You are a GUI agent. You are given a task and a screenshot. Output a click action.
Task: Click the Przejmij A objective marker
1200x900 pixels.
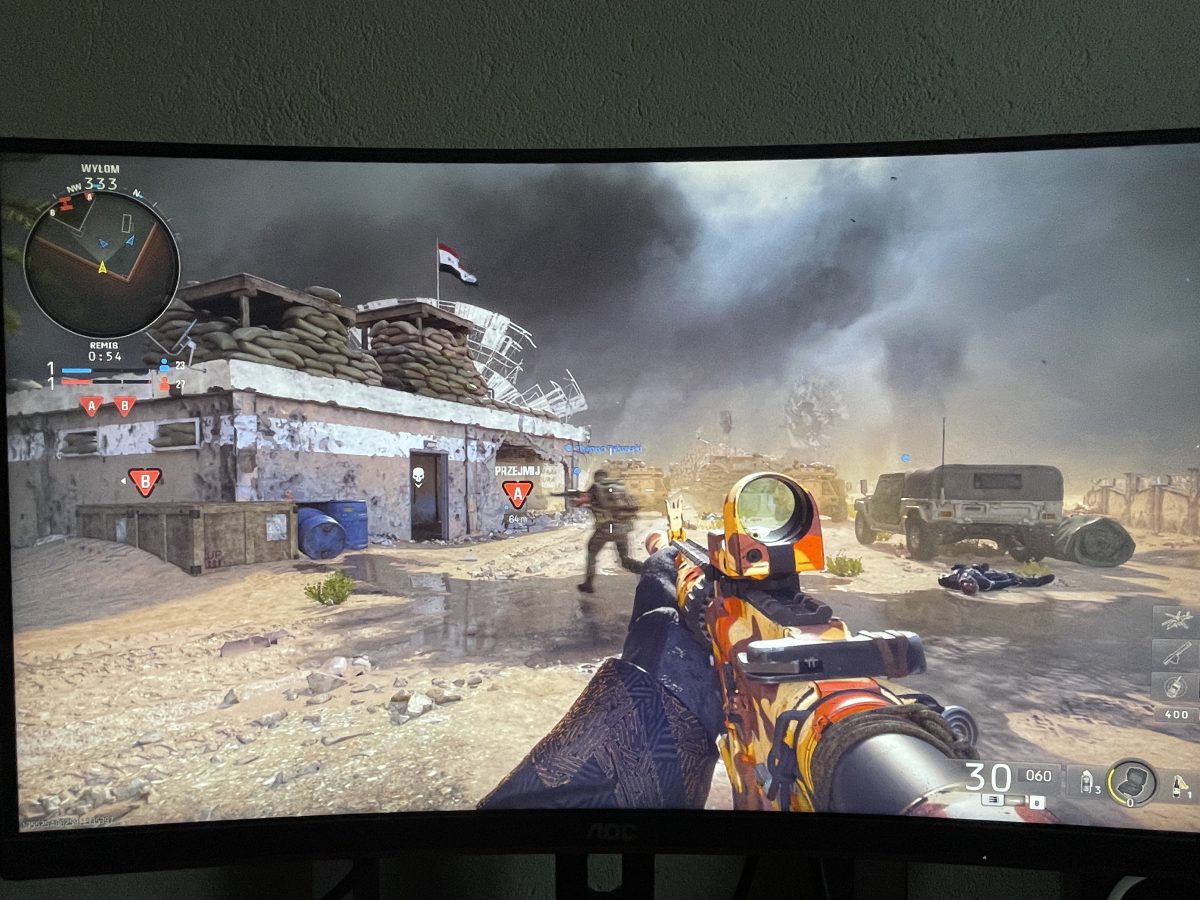click(x=517, y=492)
